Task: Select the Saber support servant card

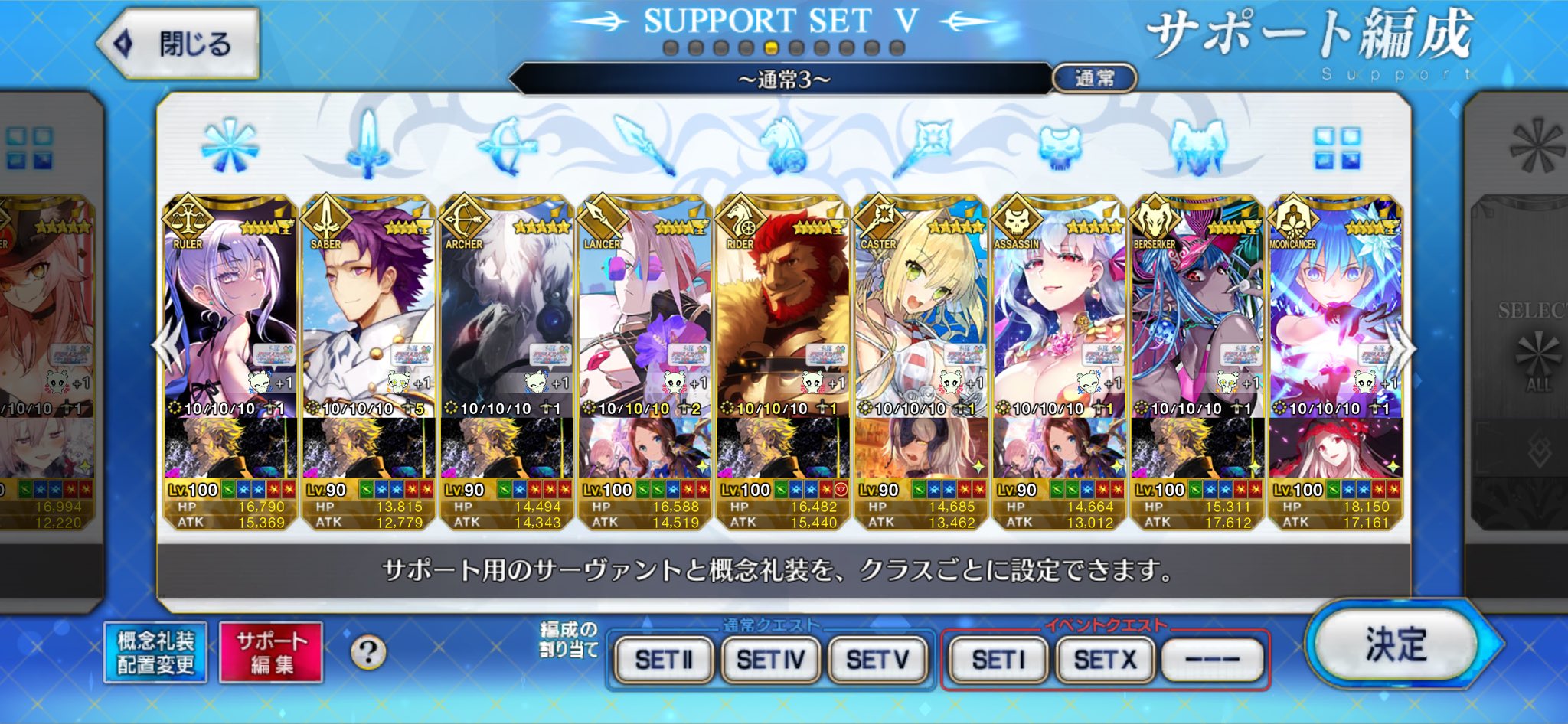Action: [368, 321]
